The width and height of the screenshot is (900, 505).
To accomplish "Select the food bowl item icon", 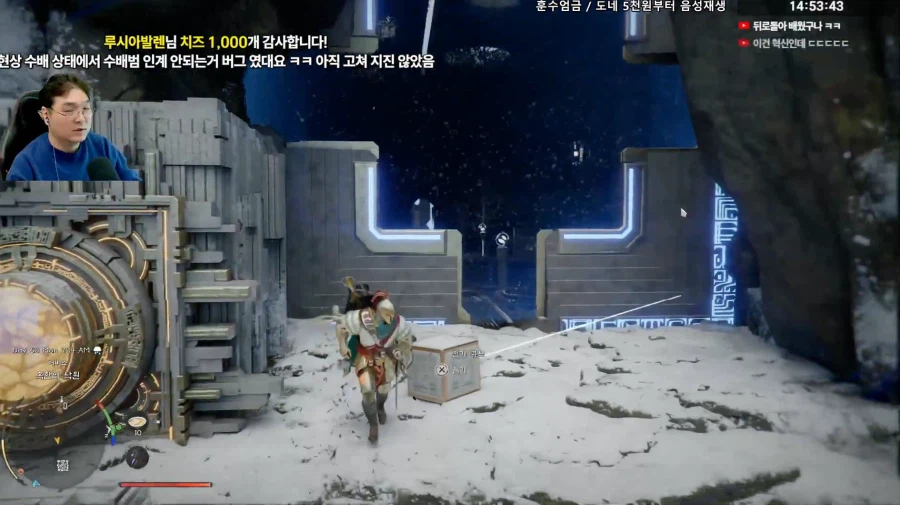I will point(137,422).
